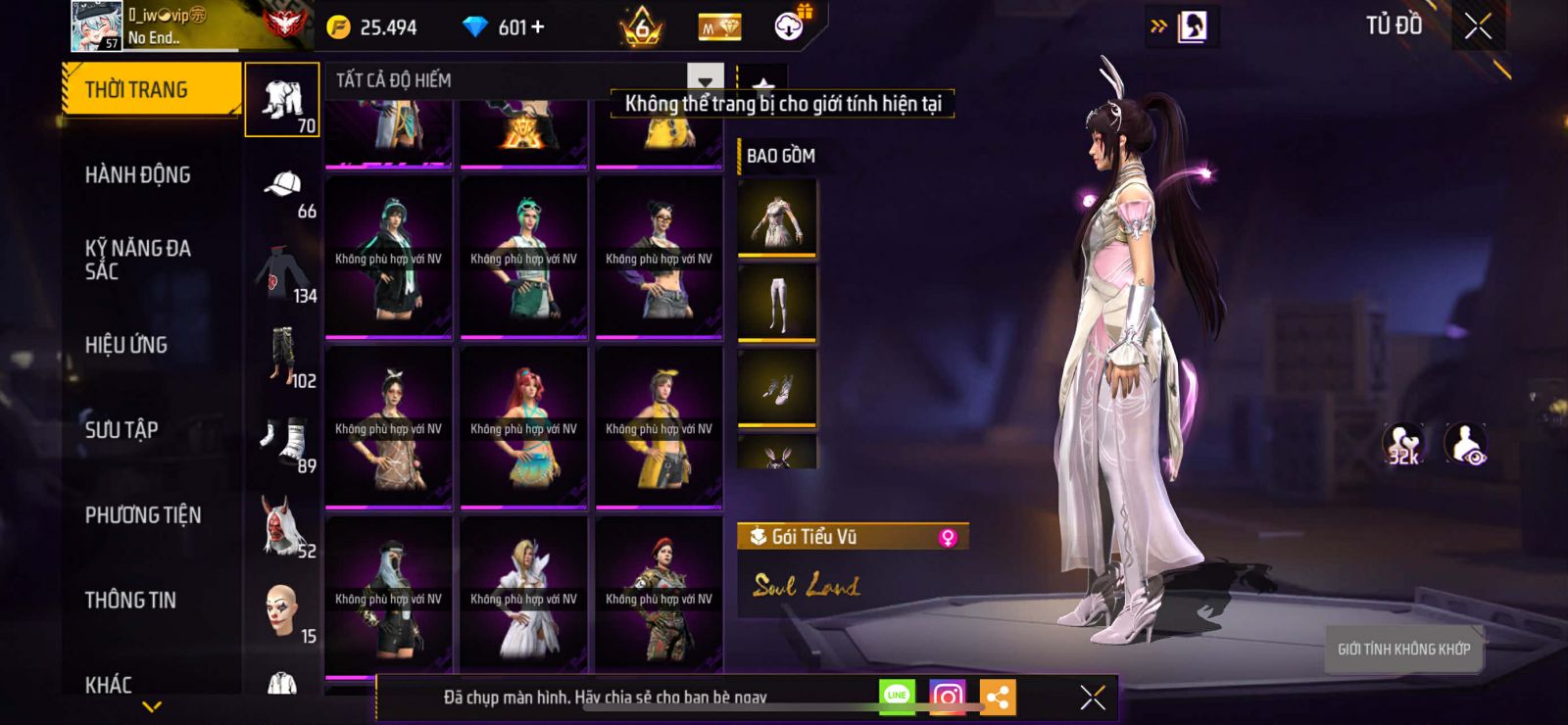Open the Phương Tiện tab
The width and height of the screenshot is (1568, 725).
[143, 515]
